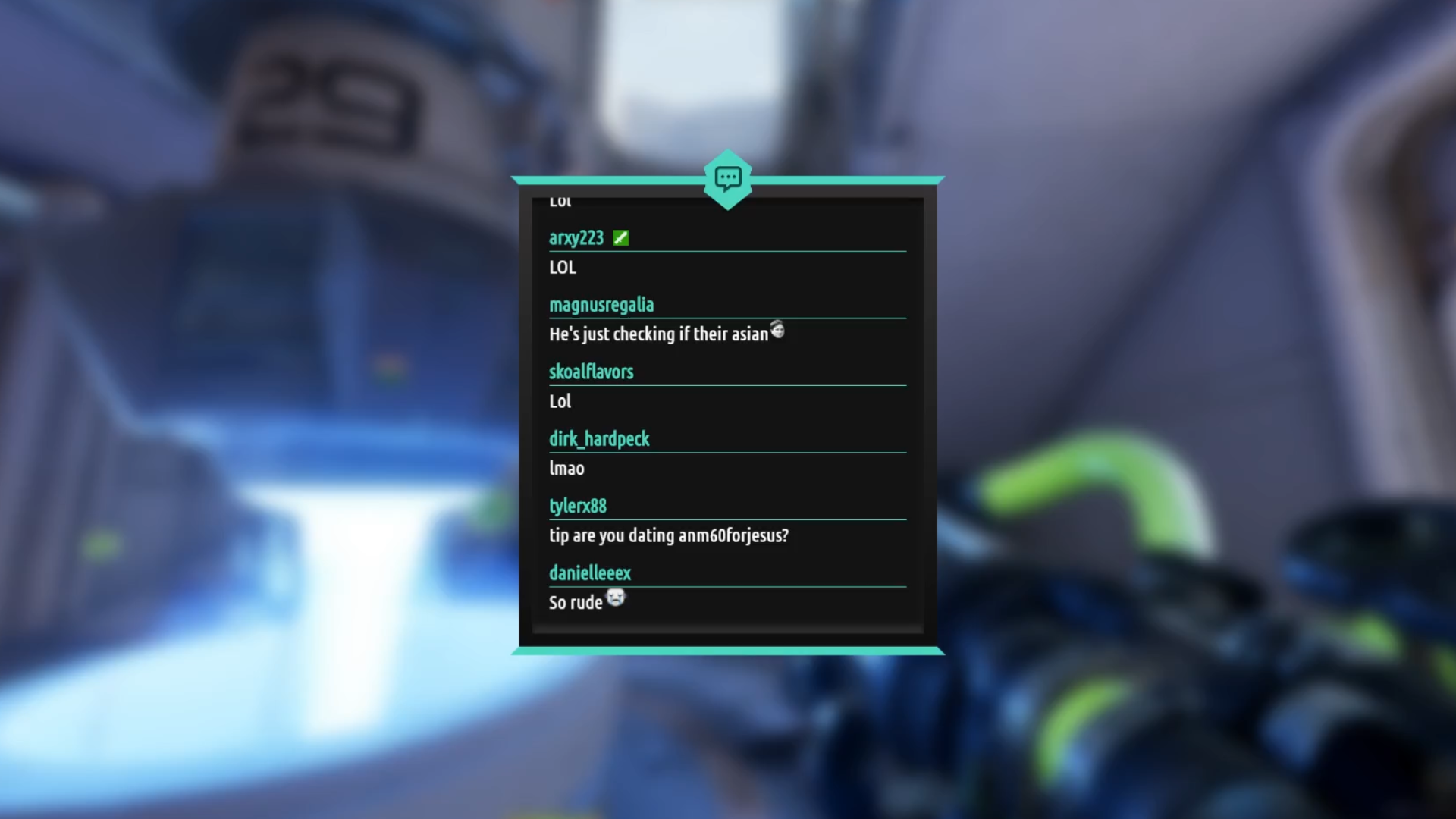Click the chat bubble icon atop the panel
Screen dimensions: 1456x819
[x=728, y=179]
